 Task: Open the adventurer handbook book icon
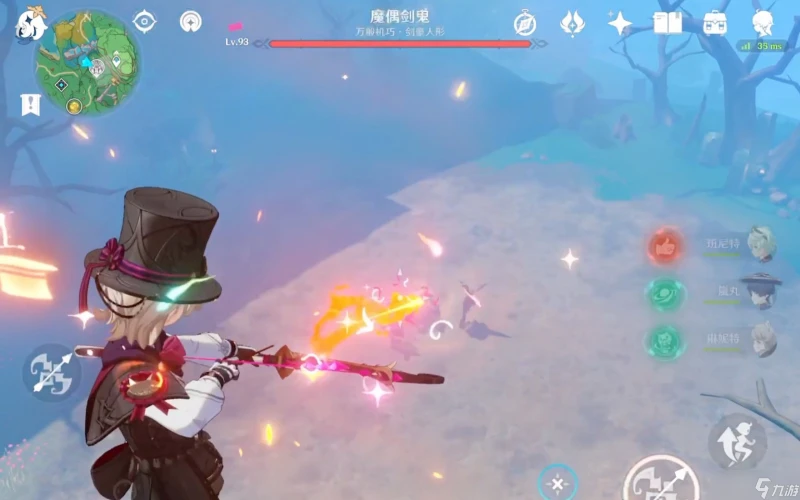[667, 22]
